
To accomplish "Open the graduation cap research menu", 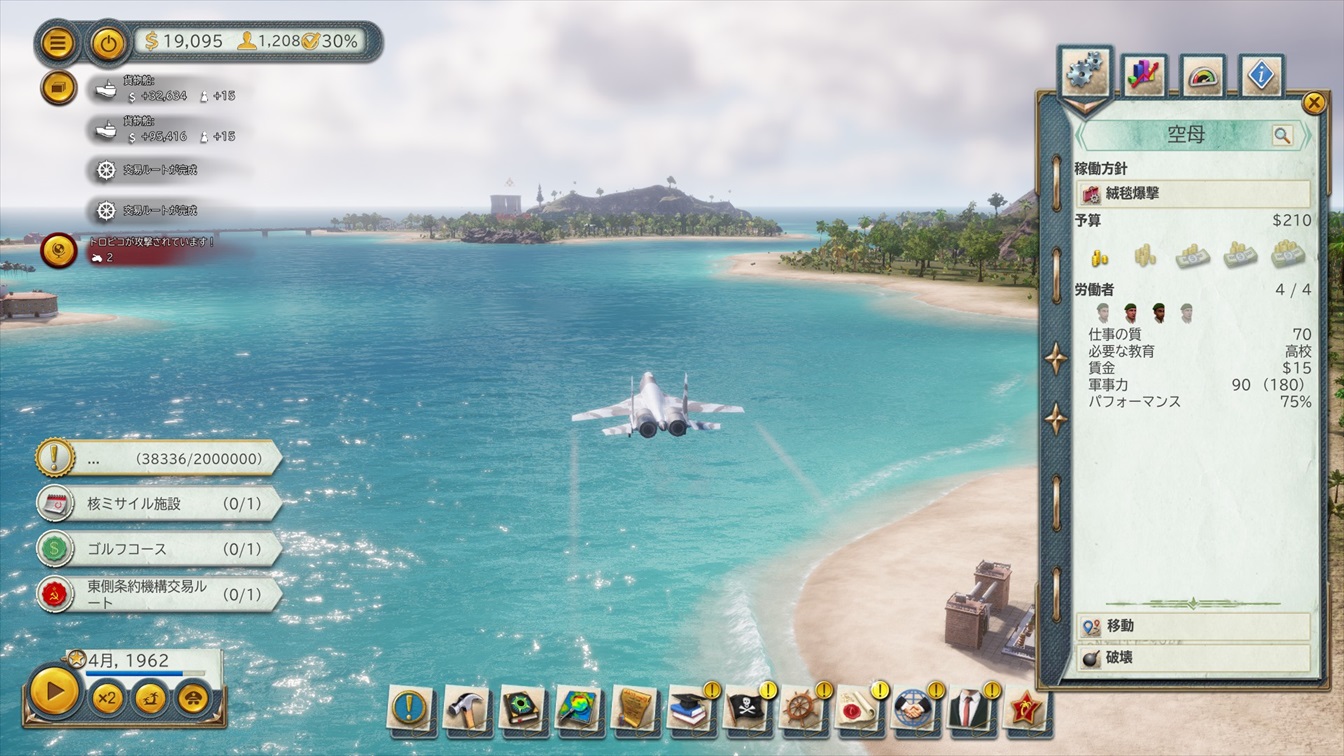I will tap(689, 708).
